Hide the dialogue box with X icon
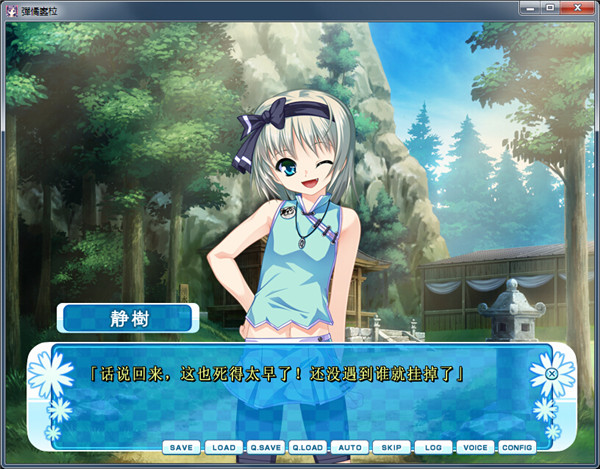 pyautogui.click(x=551, y=375)
